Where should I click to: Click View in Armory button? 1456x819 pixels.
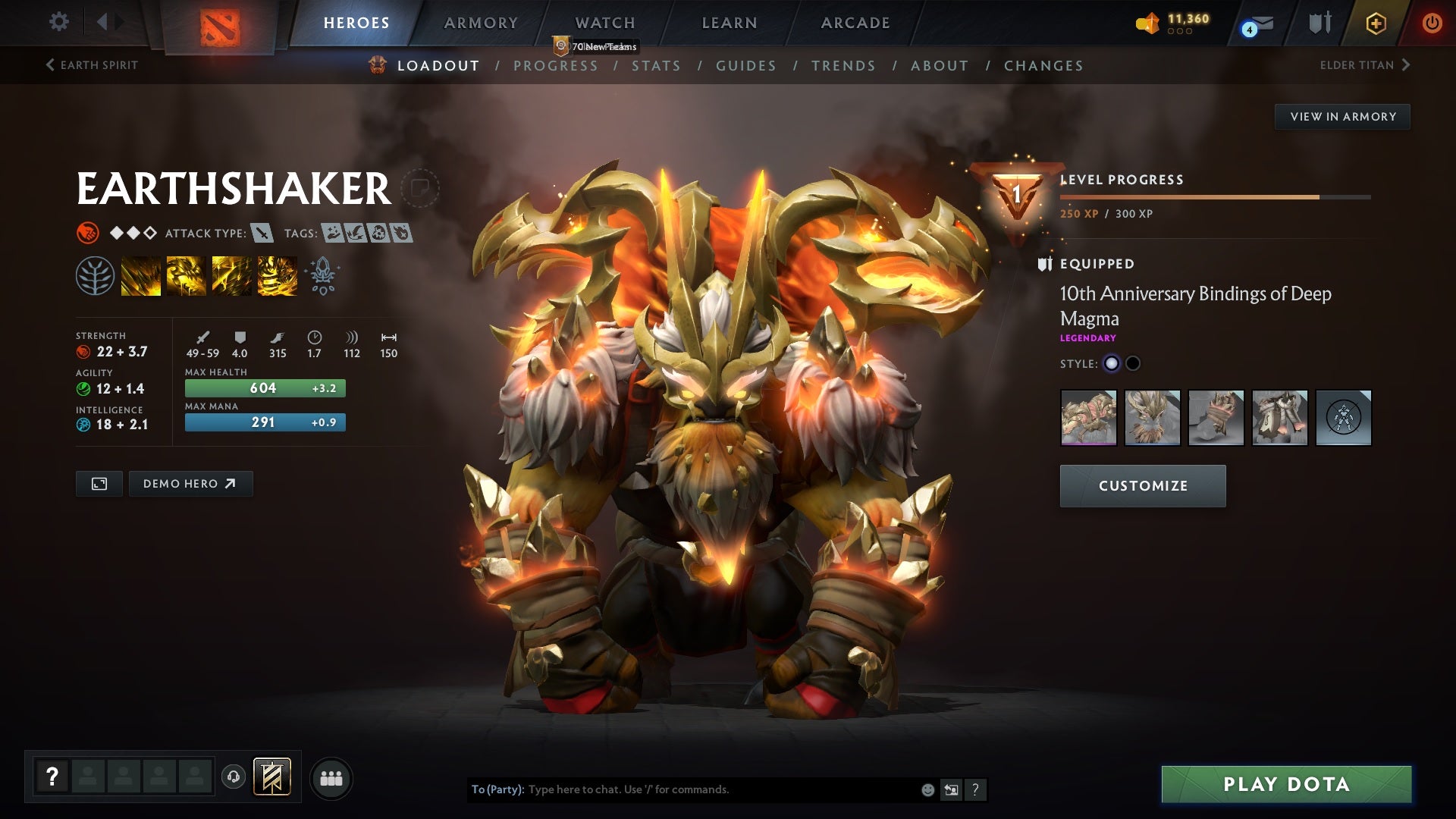(1342, 117)
